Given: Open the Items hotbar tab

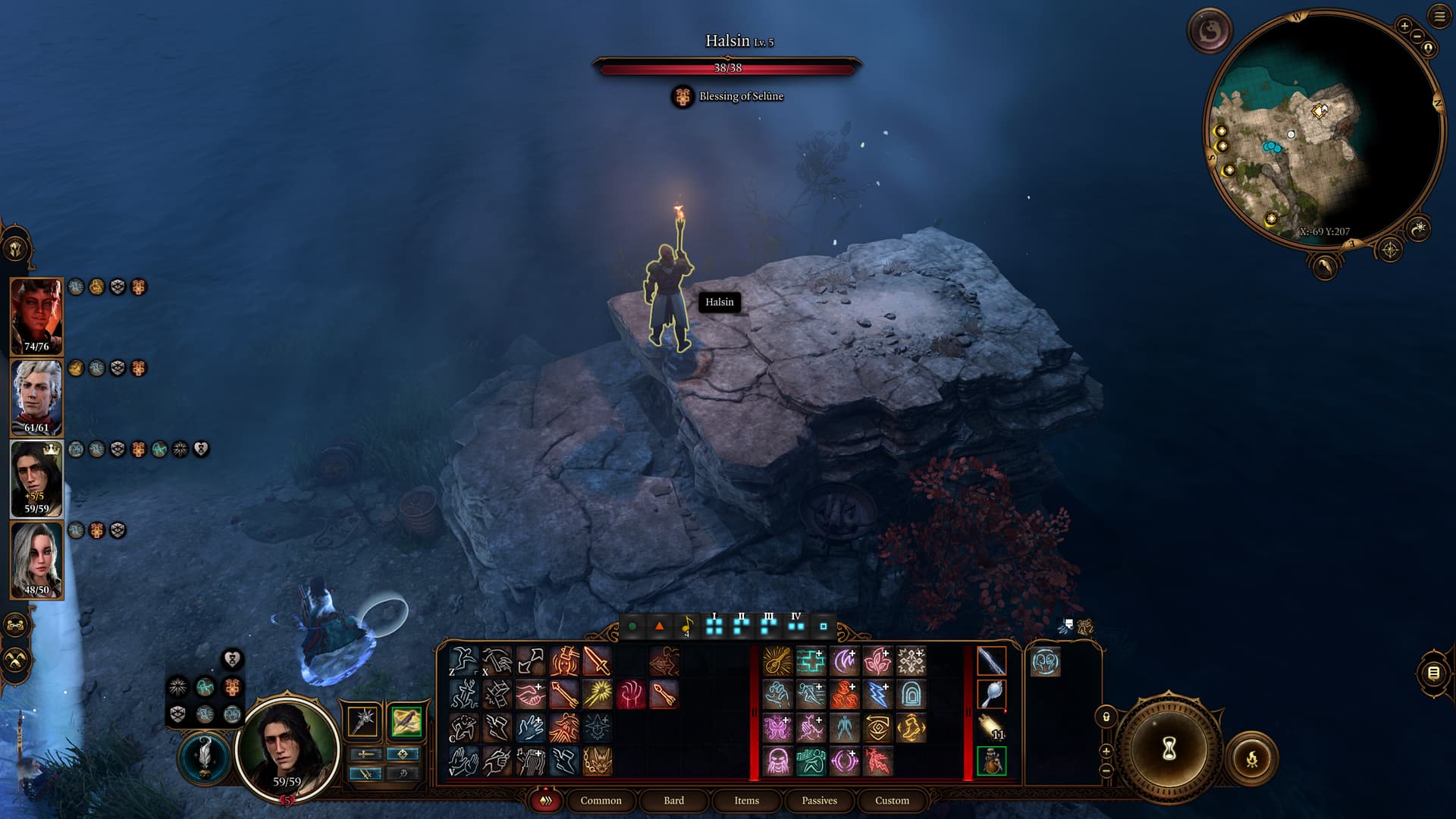Looking at the screenshot, I should pyautogui.click(x=746, y=800).
